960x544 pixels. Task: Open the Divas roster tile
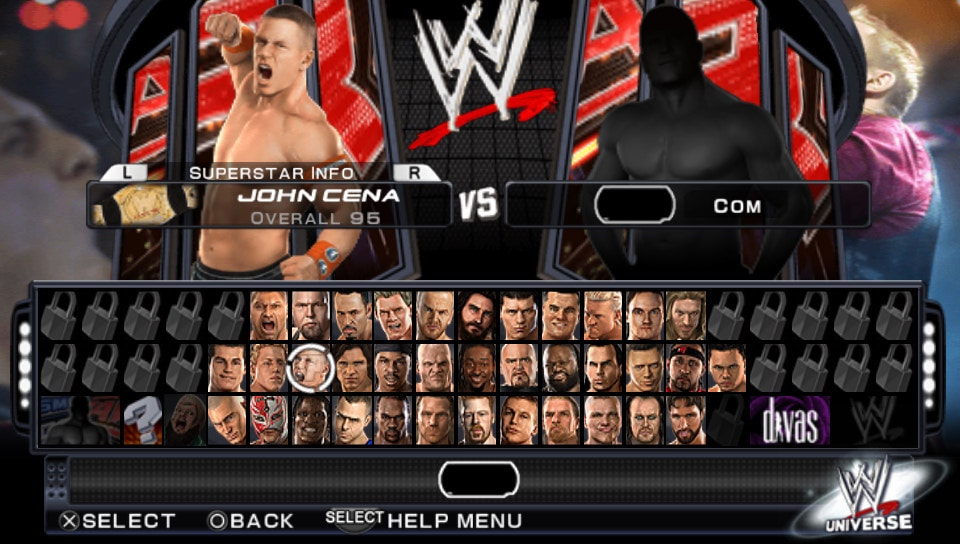(x=790, y=420)
